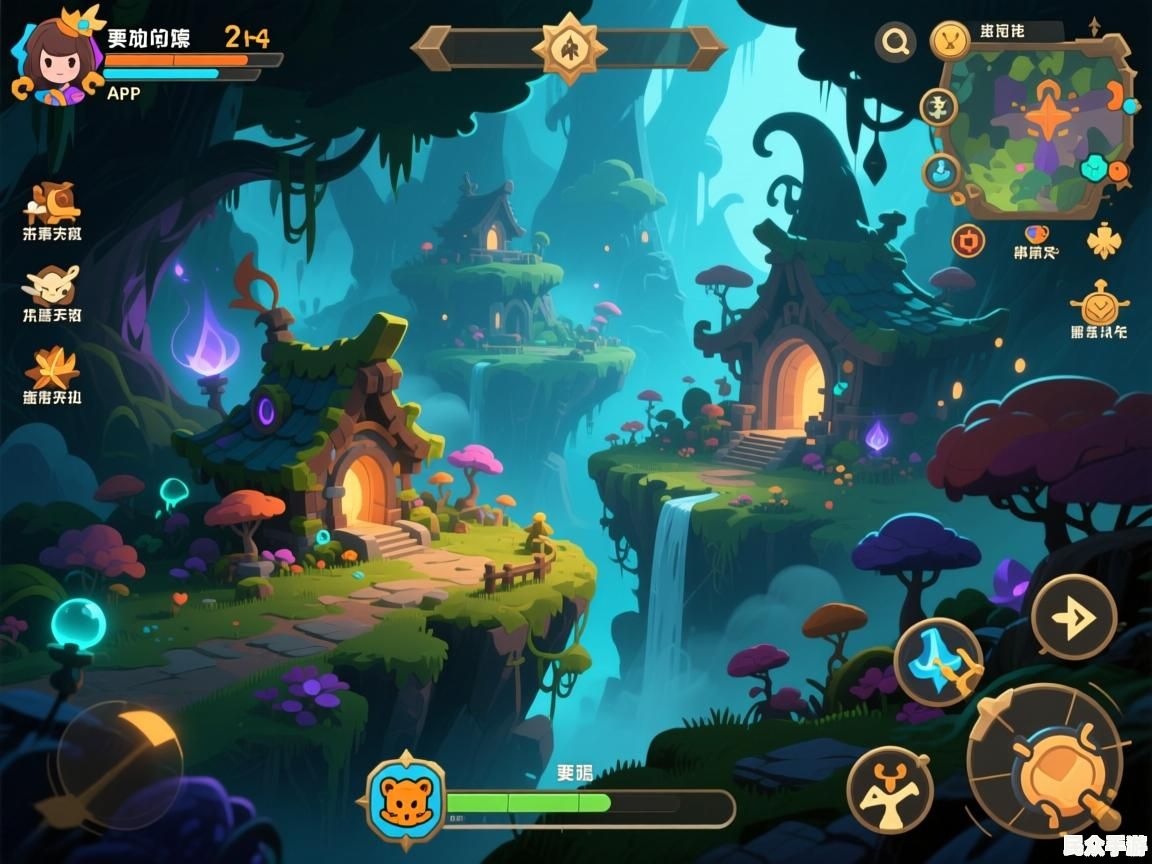Click the top center golden emblem
Screen dimensions: 1152x864
click(x=566, y=46)
